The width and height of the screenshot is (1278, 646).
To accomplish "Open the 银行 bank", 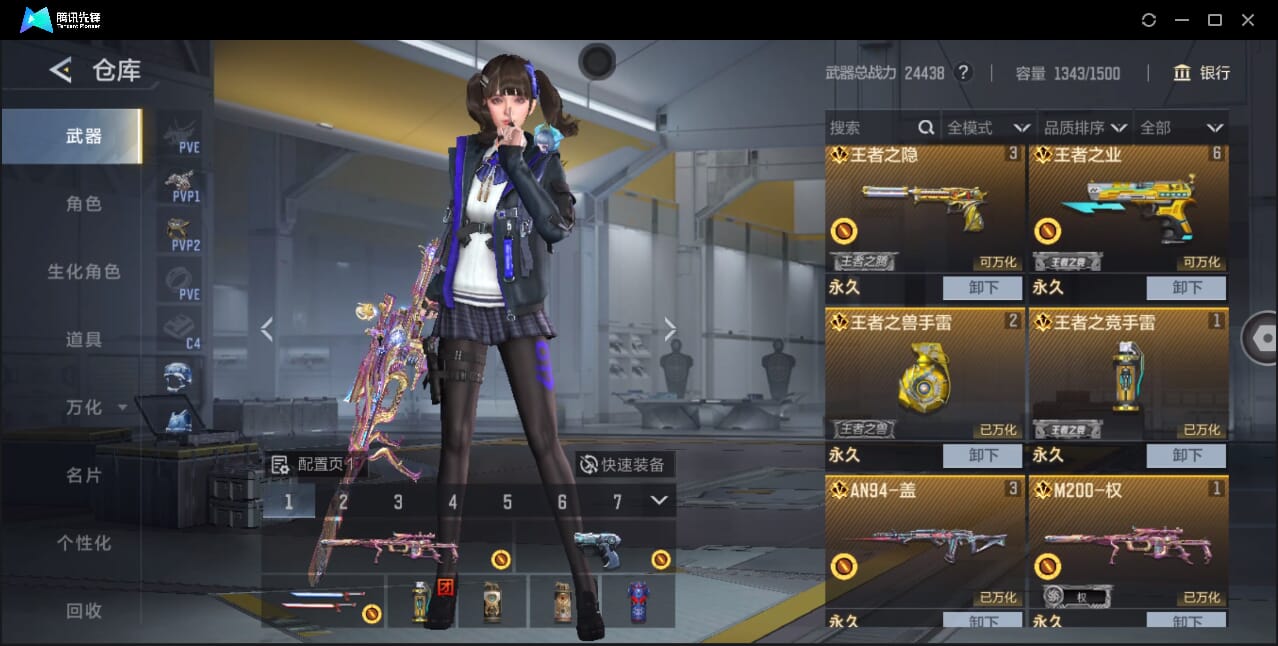I will [x=1202, y=73].
